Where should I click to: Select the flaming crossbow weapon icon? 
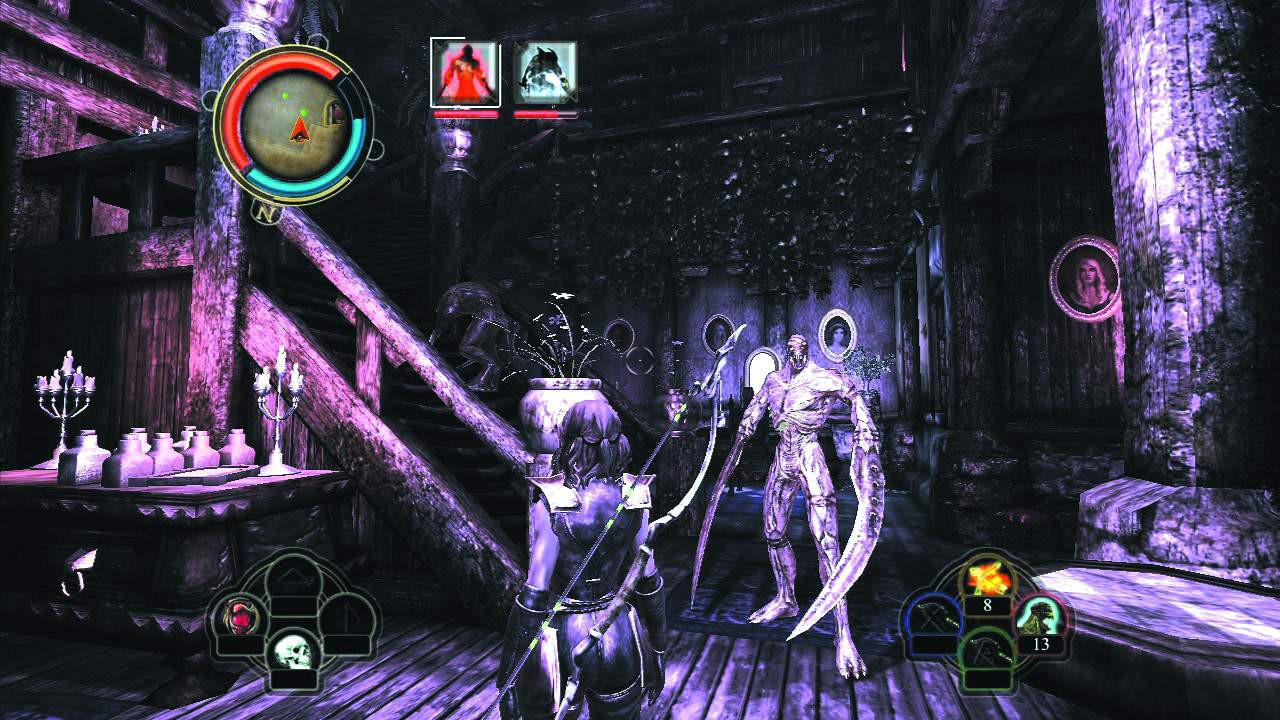(988, 577)
